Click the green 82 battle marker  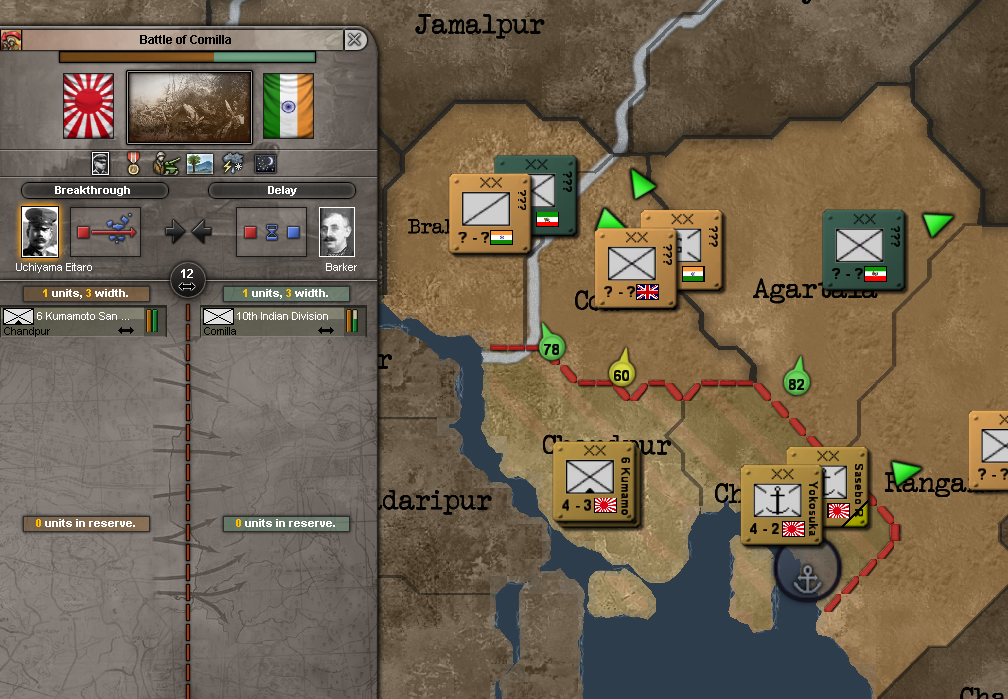click(x=796, y=381)
